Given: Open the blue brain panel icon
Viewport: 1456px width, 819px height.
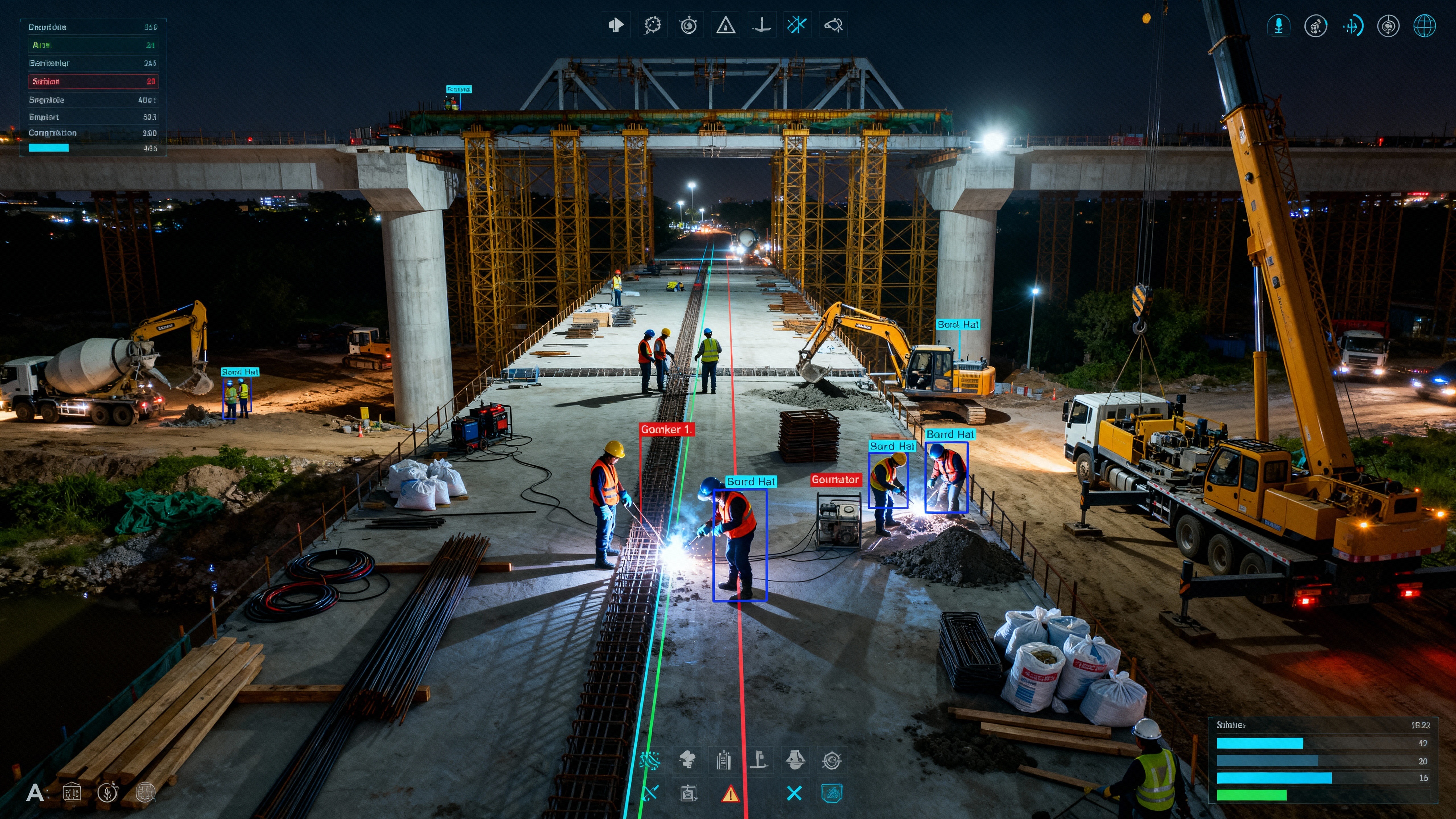Looking at the screenshot, I should pos(832,794).
